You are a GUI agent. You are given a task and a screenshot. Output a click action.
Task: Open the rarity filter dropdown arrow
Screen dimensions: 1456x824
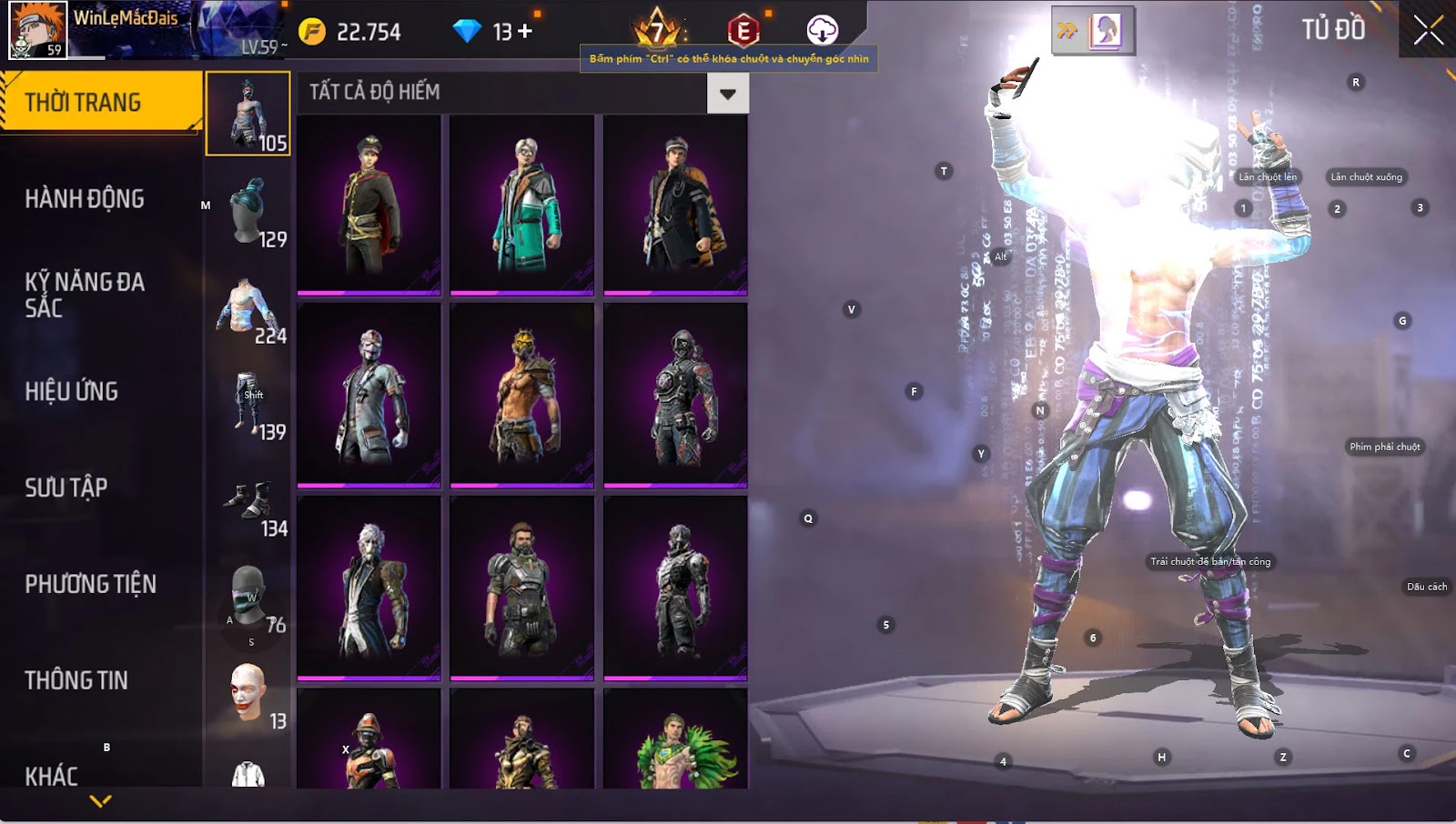[x=727, y=93]
